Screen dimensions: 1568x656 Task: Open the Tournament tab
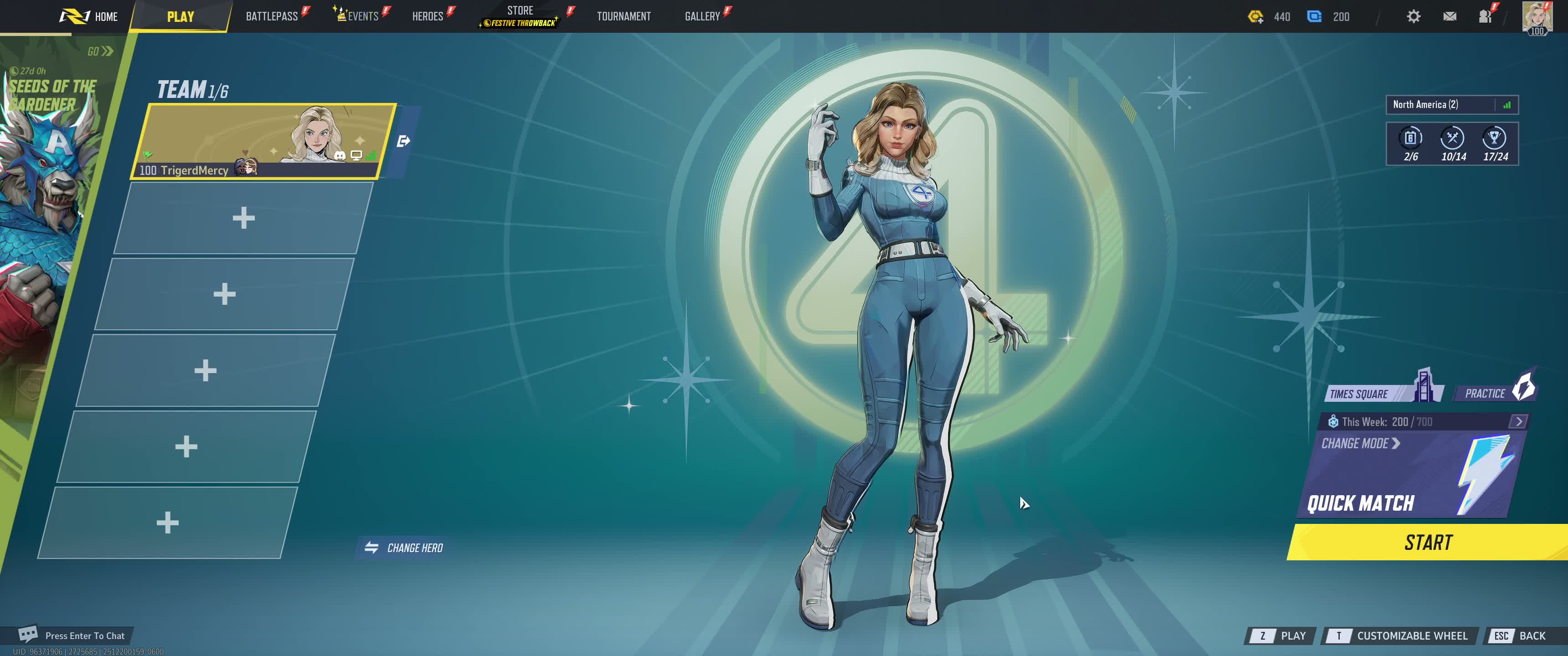(x=623, y=16)
